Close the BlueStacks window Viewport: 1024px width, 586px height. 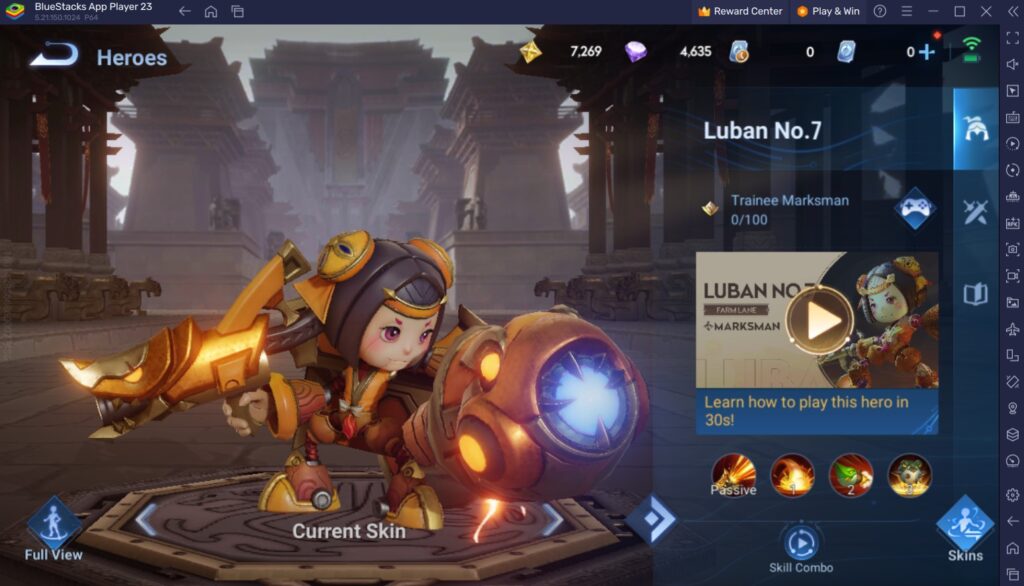[x=986, y=11]
